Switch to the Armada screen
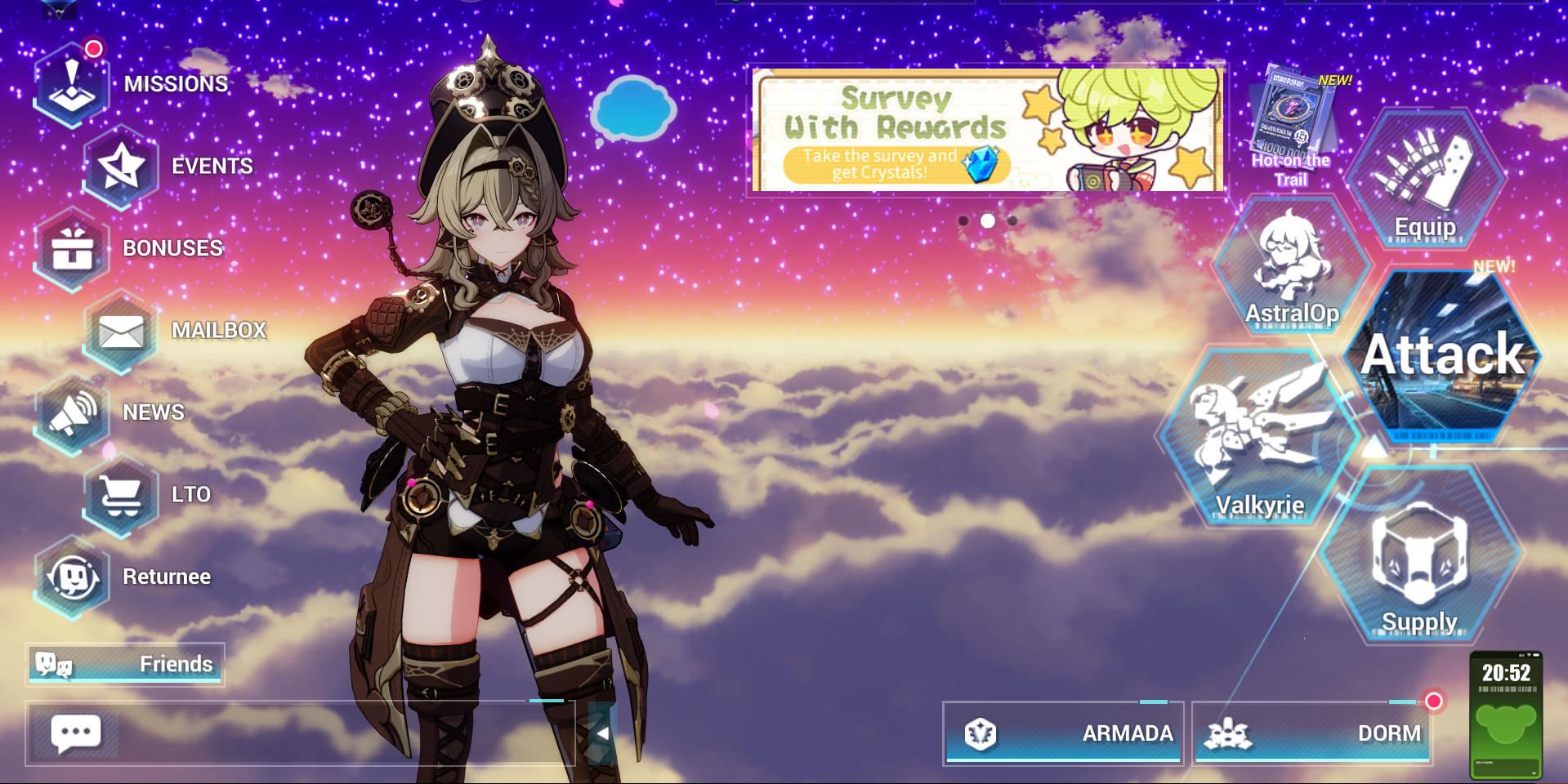This screenshot has width=1568, height=784. tap(1062, 733)
